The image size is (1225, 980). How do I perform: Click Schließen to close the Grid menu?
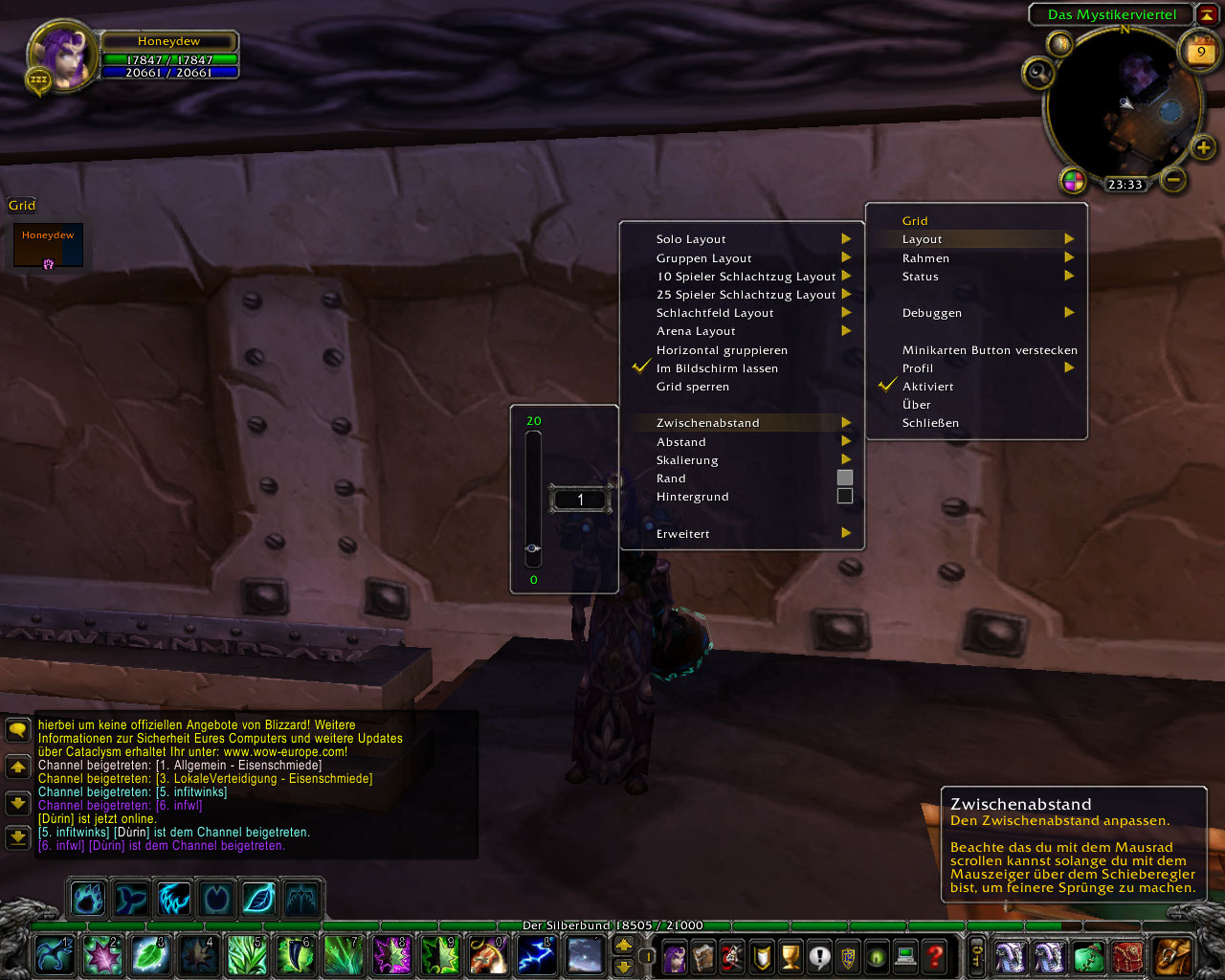coord(930,423)
